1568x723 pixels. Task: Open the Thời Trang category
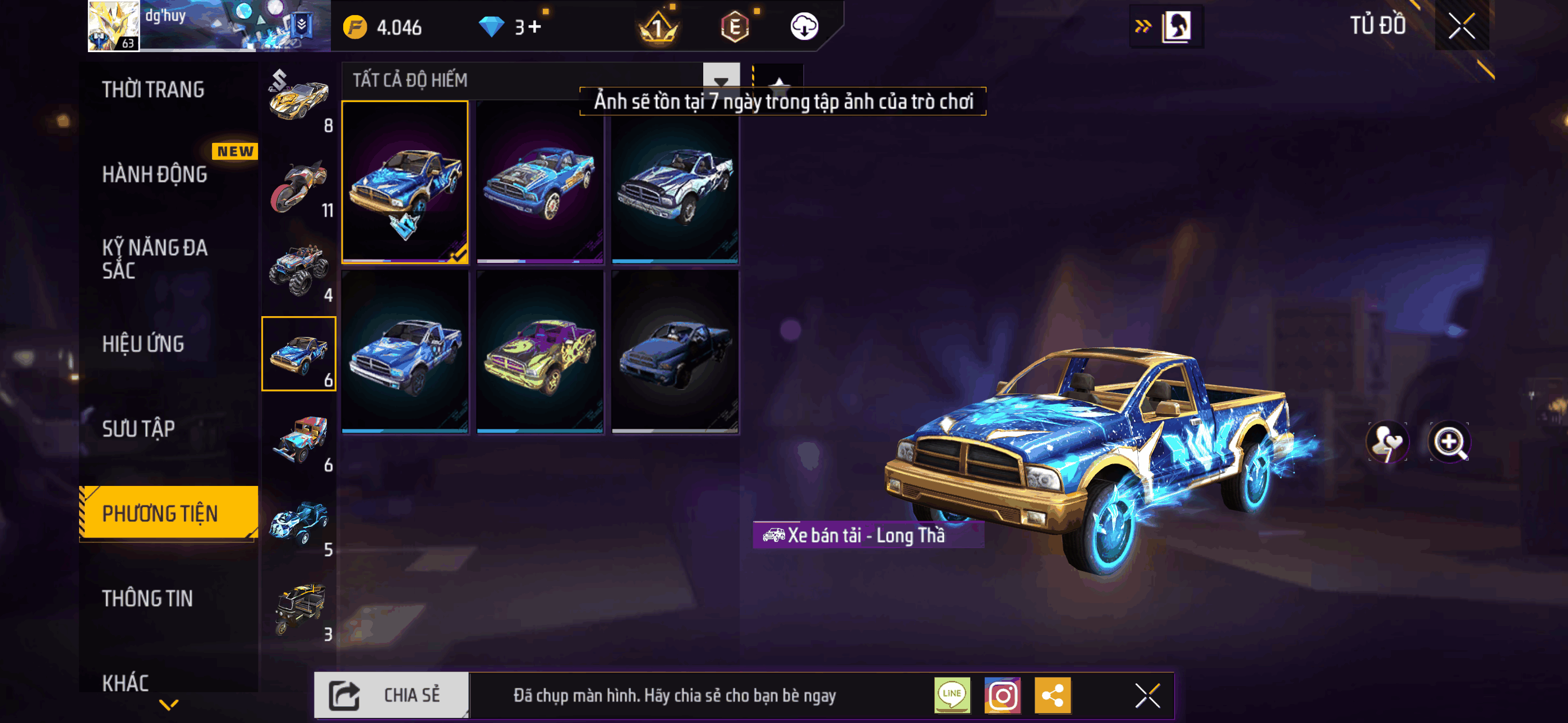point(154,90)
